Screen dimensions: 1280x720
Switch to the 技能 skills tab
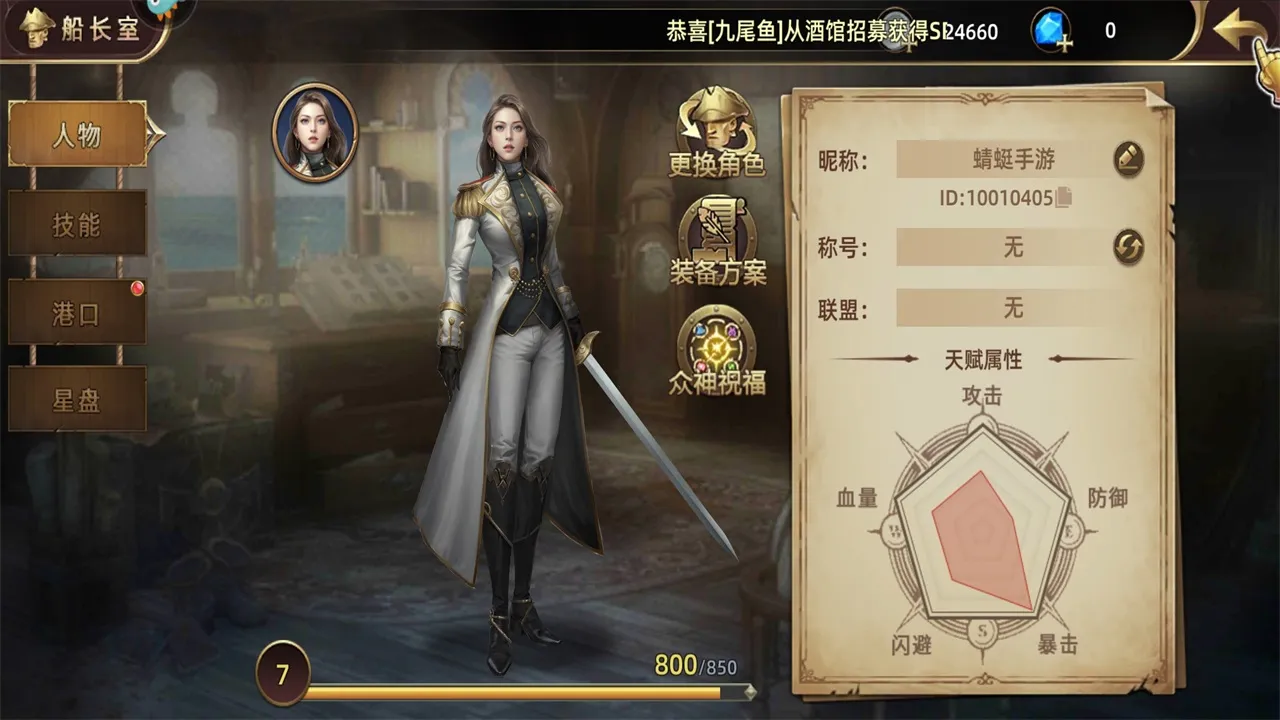(x=75, y=225)
